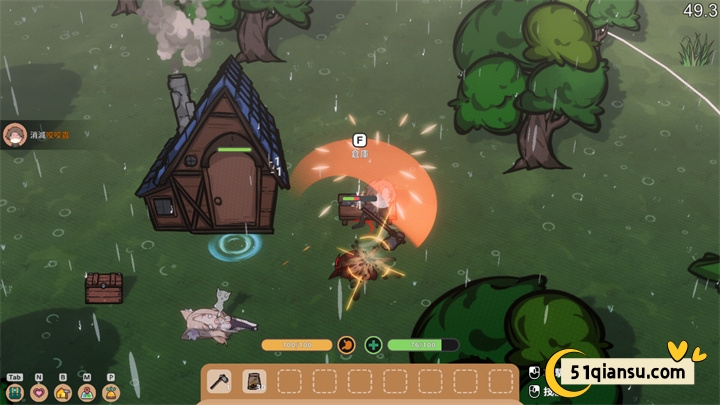This screenshot has width=720, height=405.
Task: Click the orange stomach hunger icon
Action: (x=347, y=345)
